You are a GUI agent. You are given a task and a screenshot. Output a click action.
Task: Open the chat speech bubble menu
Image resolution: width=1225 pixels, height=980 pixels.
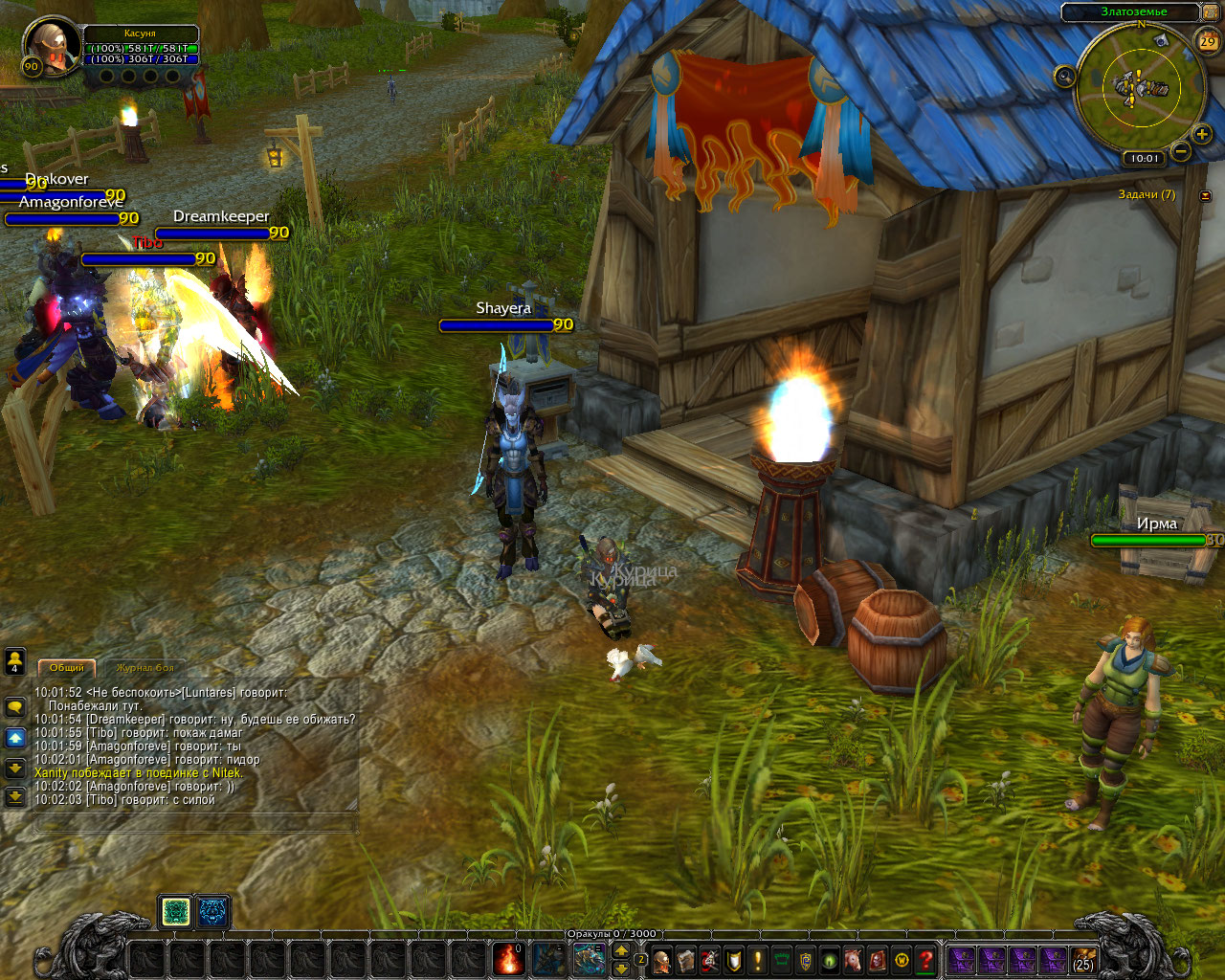click(x=14, y=707)
